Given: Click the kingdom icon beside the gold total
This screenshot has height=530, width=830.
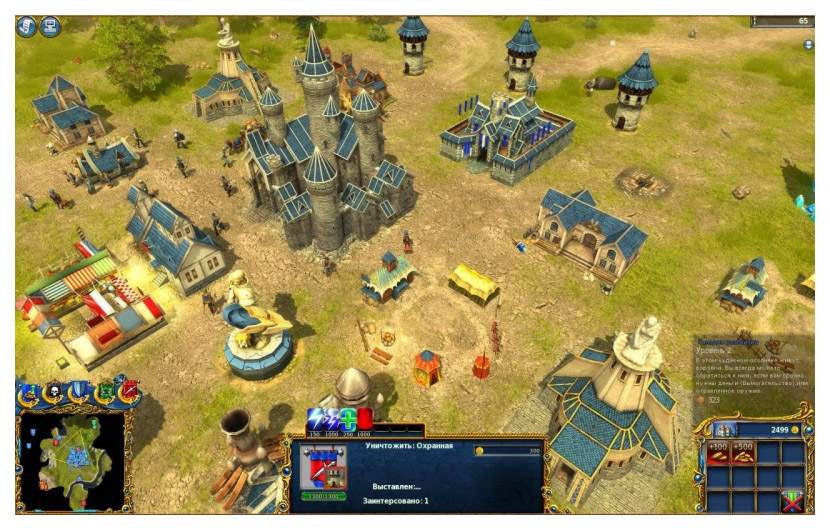Looking at the screenshot, I should pyautogui.click(x=723, y=429).
